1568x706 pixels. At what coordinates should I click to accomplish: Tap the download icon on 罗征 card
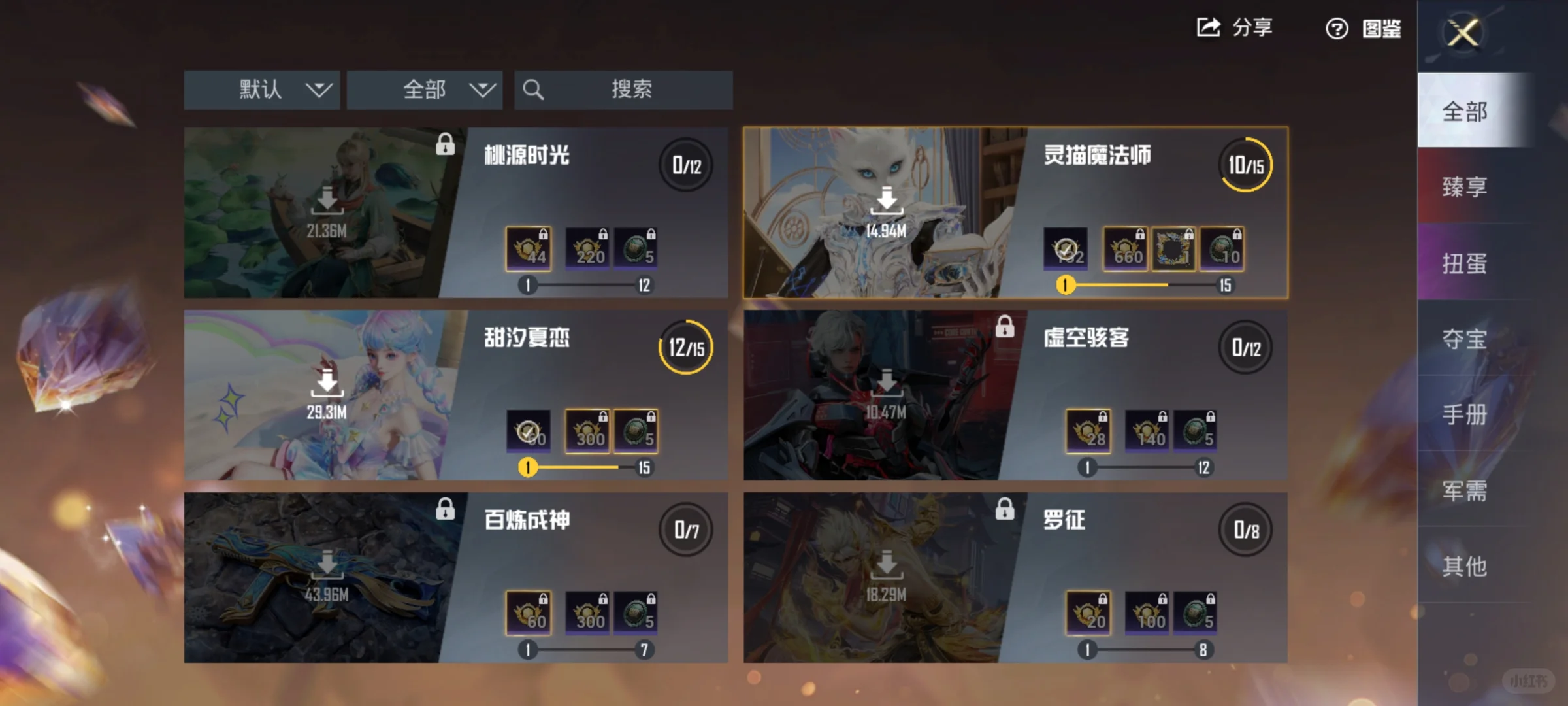click(887, 563)
